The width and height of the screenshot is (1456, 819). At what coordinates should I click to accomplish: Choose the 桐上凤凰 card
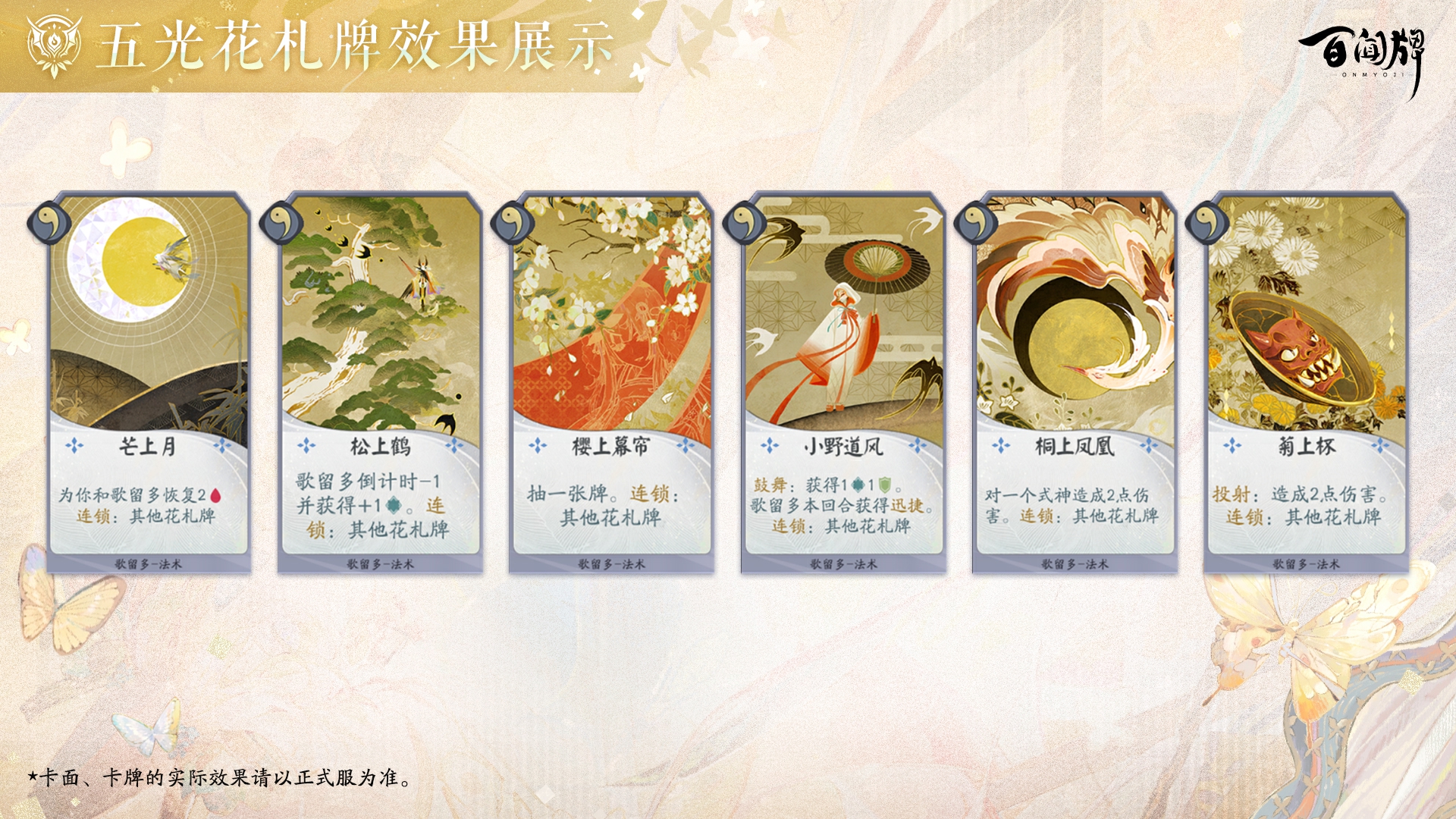(1075, 382)
